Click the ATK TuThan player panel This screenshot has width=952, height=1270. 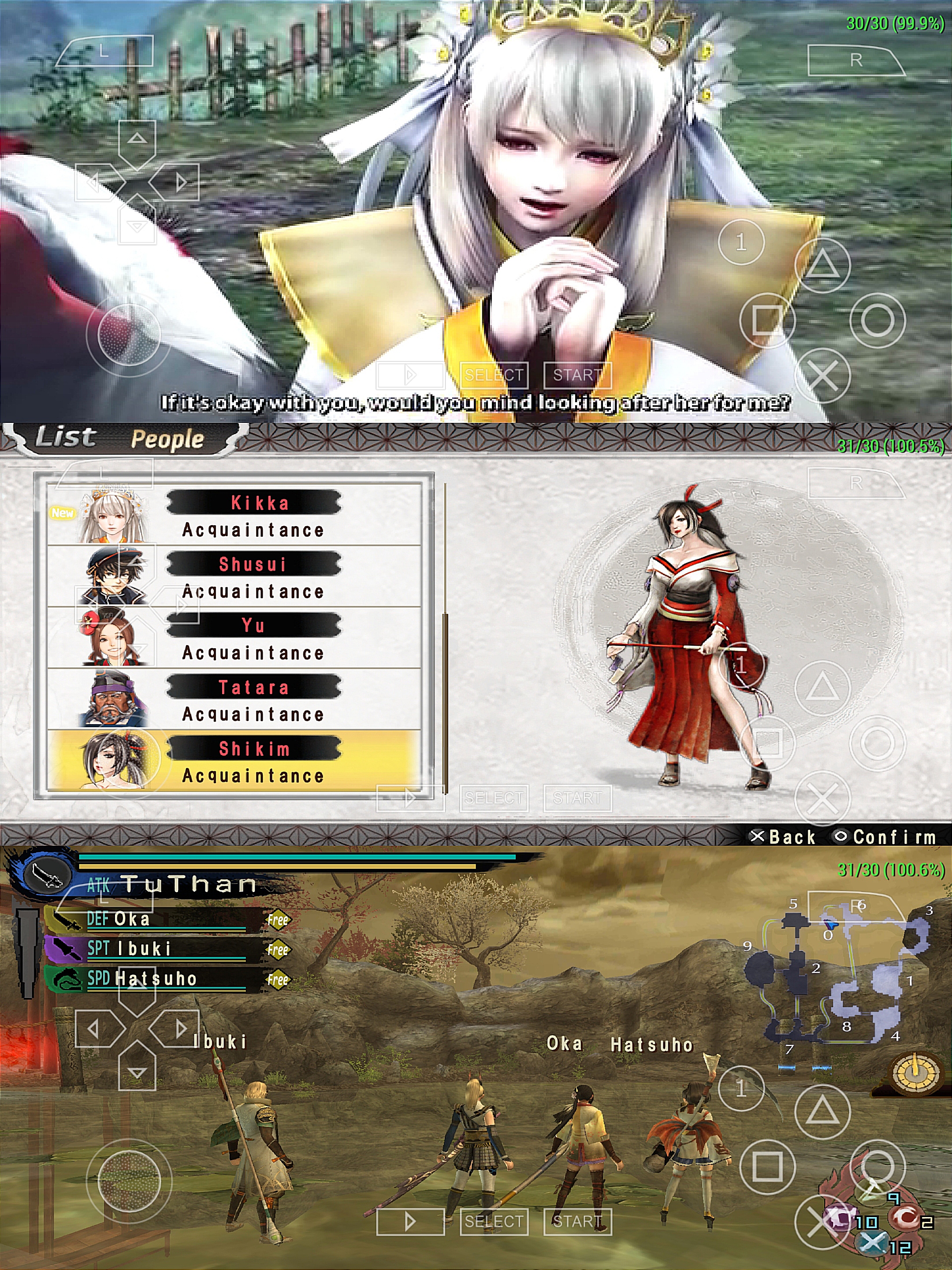(x=172, y=884)
